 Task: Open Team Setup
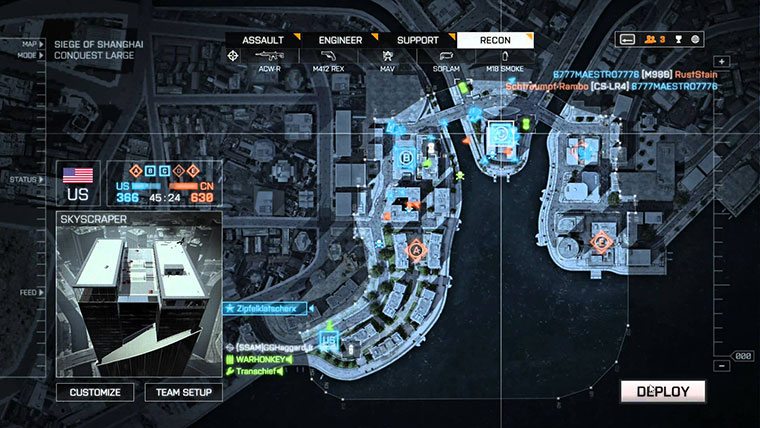tap(183, 392)
